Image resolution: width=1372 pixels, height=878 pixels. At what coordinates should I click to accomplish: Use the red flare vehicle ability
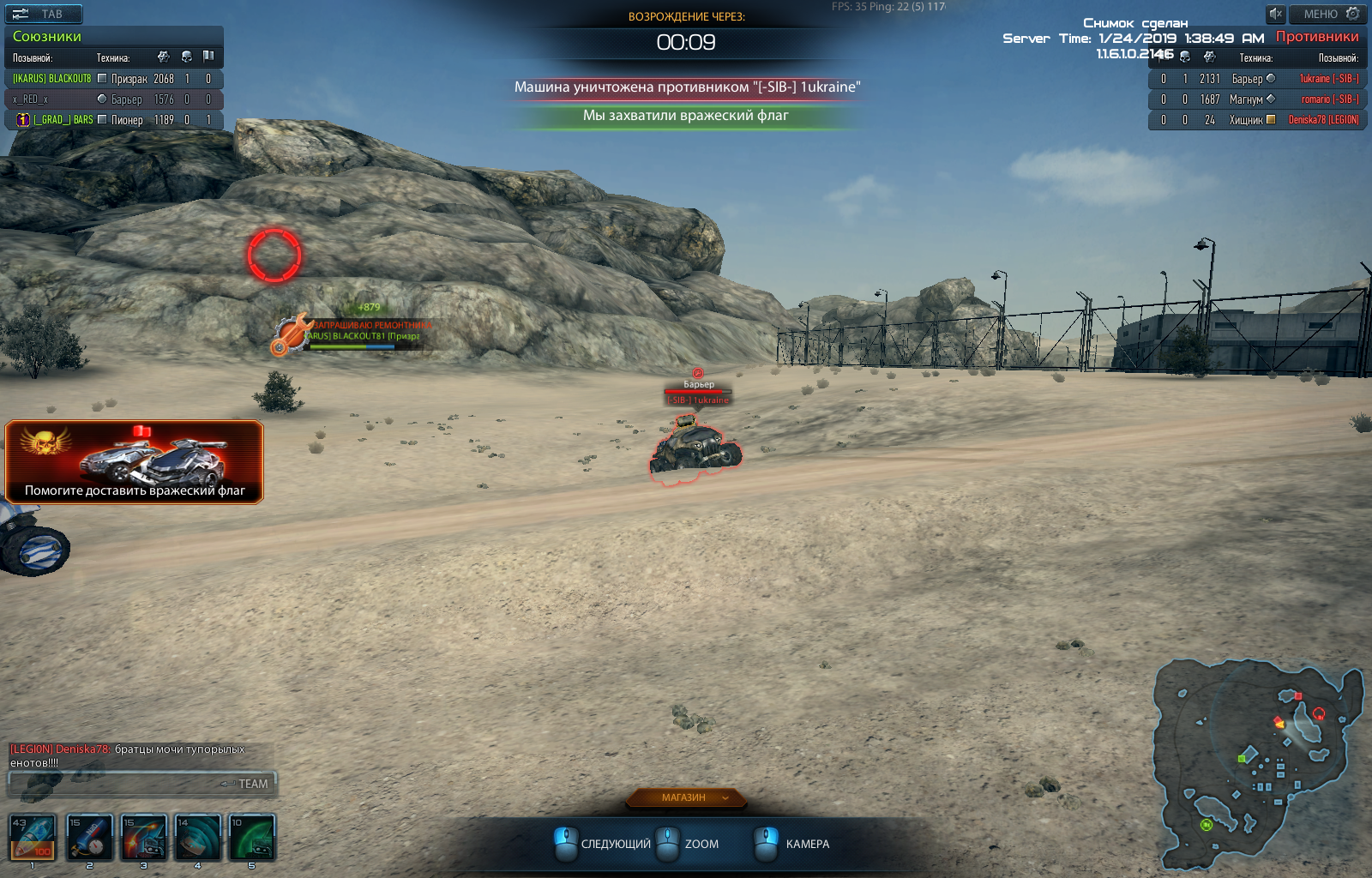(143, 838)
